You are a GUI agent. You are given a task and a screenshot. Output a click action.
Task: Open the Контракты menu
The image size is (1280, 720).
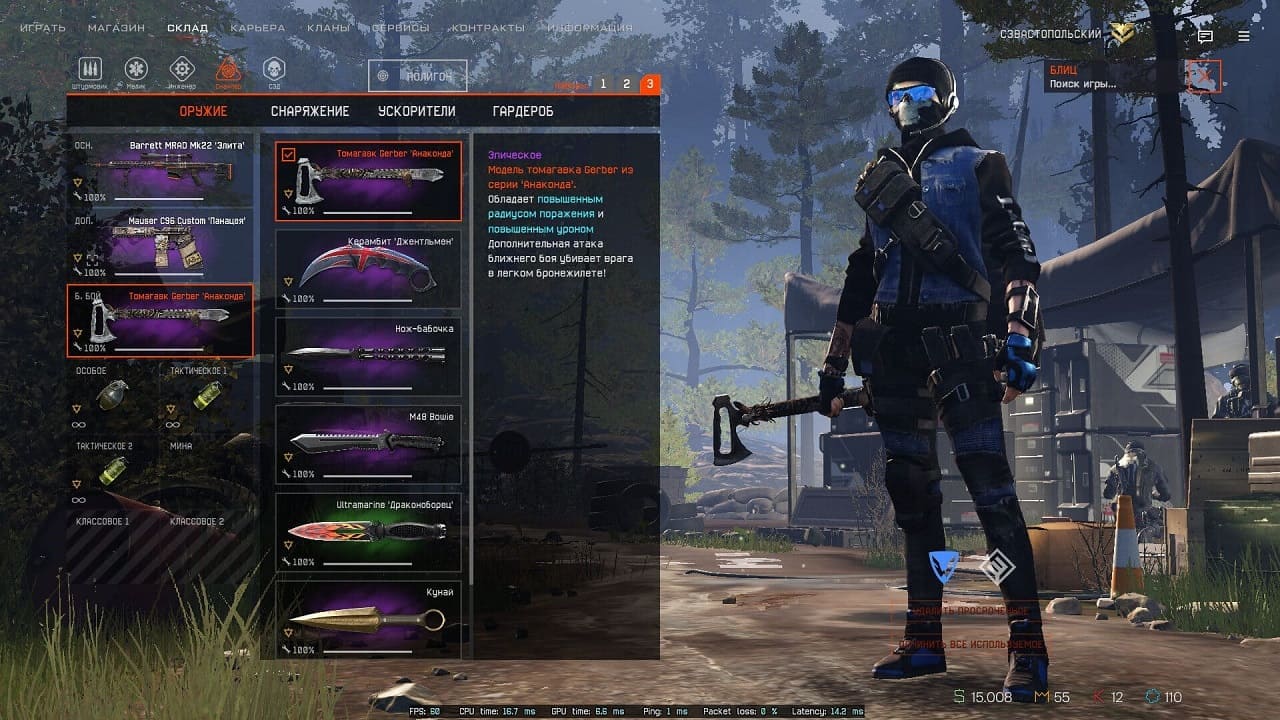tap(487, 28)
